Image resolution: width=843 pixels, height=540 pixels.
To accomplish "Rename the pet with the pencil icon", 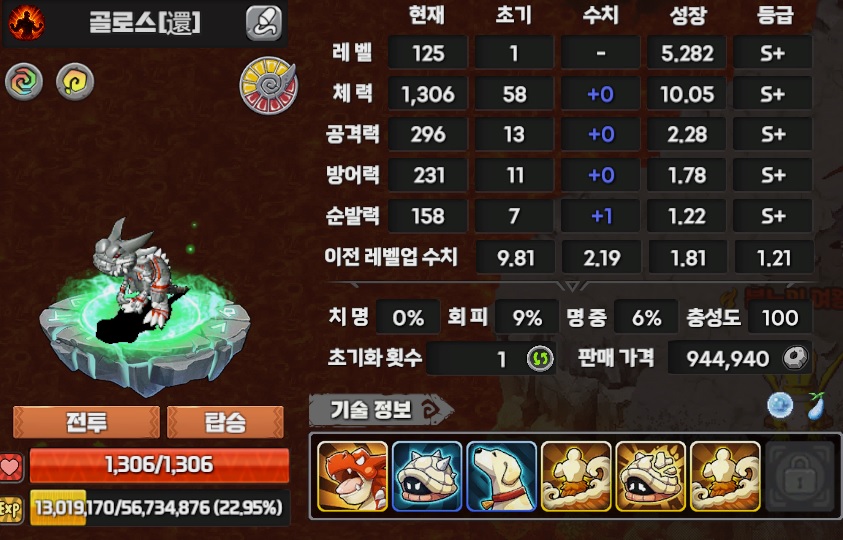I will pyautogui.click(x=264, y=22).
